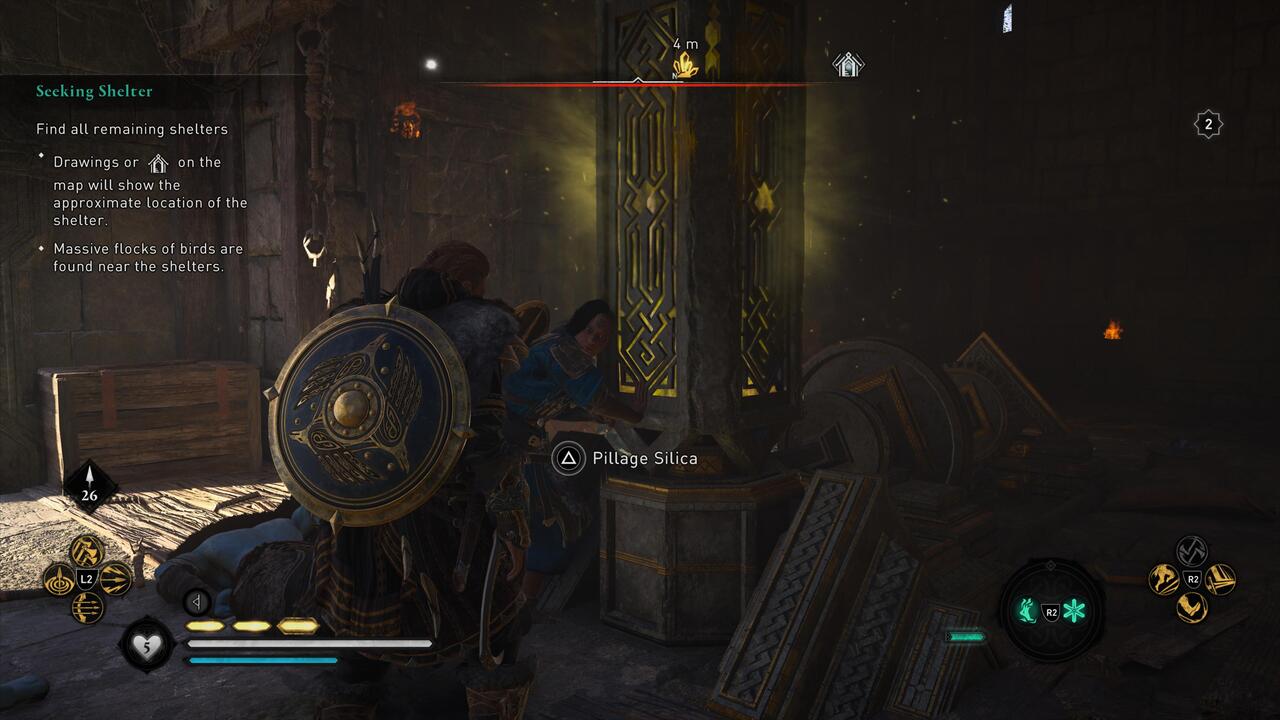Viewport: 1280px width, 720px height.
Task: Click the Find all remaining shelters objective text
Action: [x=133, y=129]
